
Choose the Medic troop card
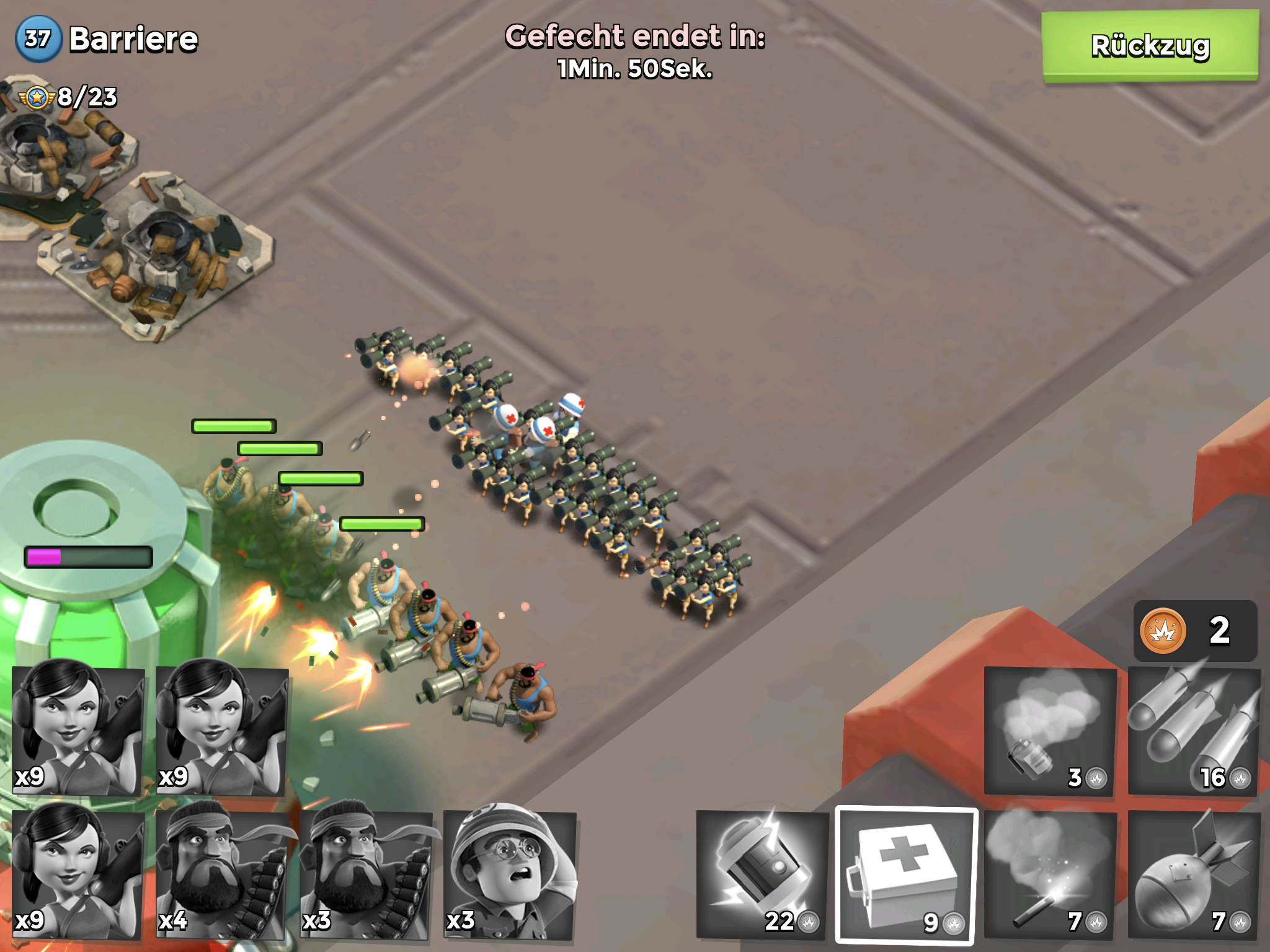(510, 873)
